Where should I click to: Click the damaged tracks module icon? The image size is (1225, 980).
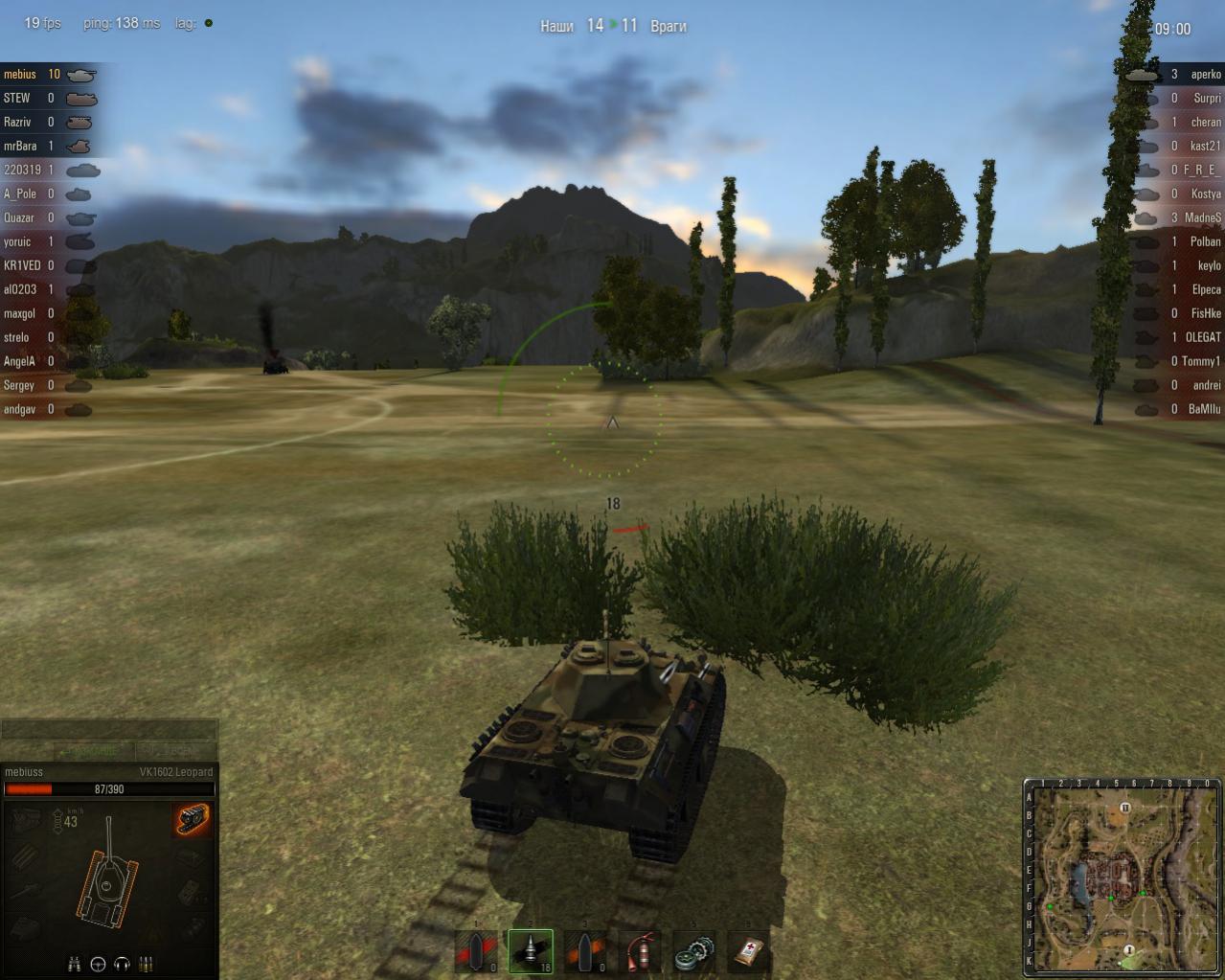(x=193, y=820)
